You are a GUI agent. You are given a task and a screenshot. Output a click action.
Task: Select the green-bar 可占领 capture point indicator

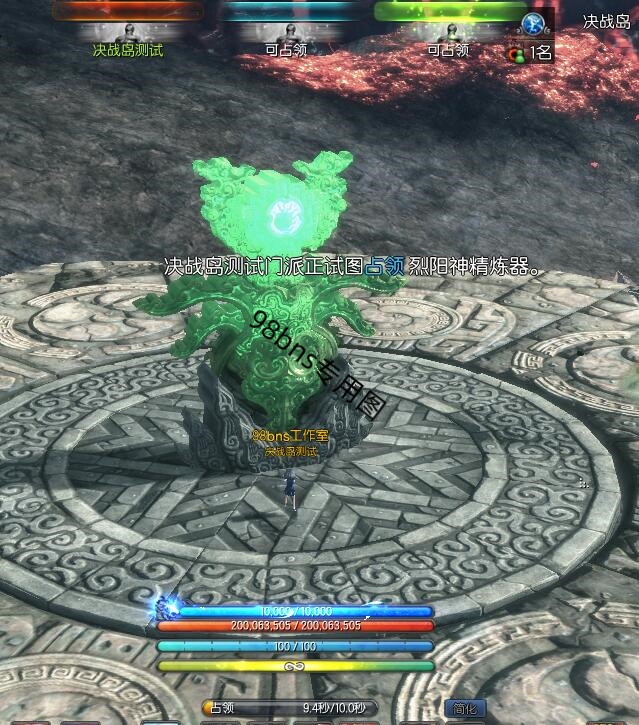click(447, 30)
